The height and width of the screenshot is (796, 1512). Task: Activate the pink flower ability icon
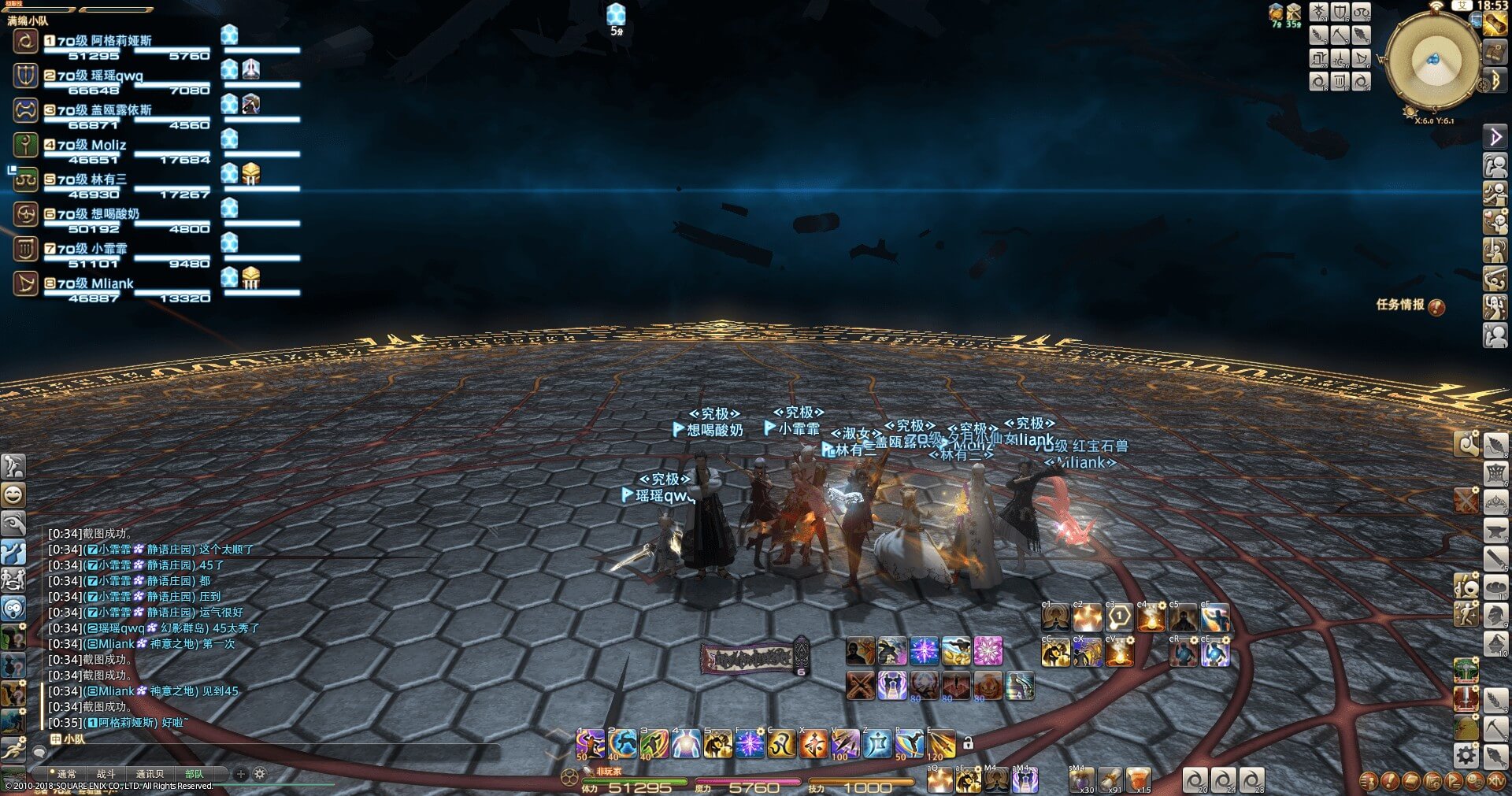tap(988, 651)
